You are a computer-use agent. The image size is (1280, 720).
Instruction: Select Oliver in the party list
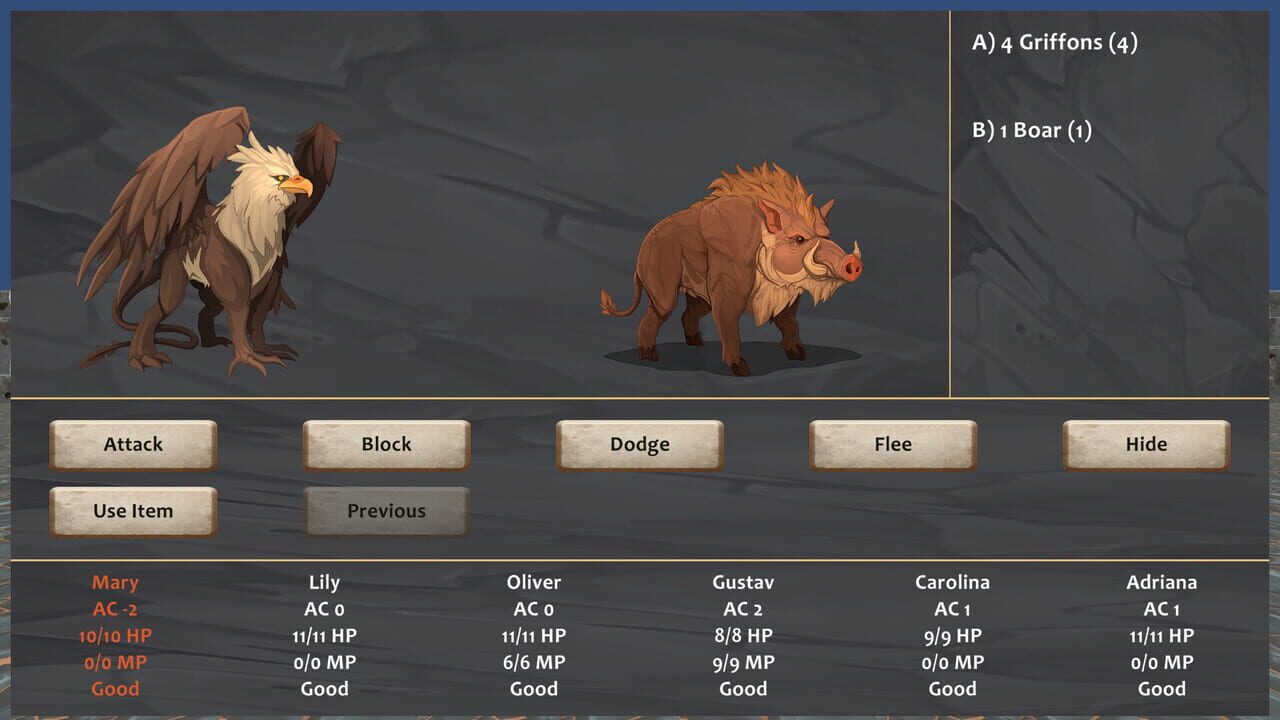click(x=533, y=581)
